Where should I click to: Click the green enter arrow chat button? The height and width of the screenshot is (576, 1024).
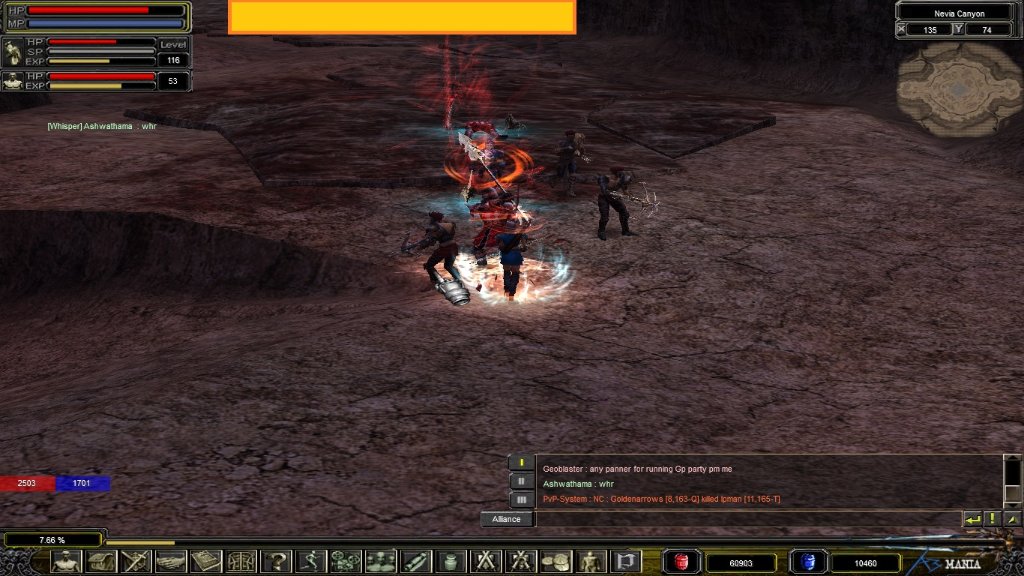[972, 519]
